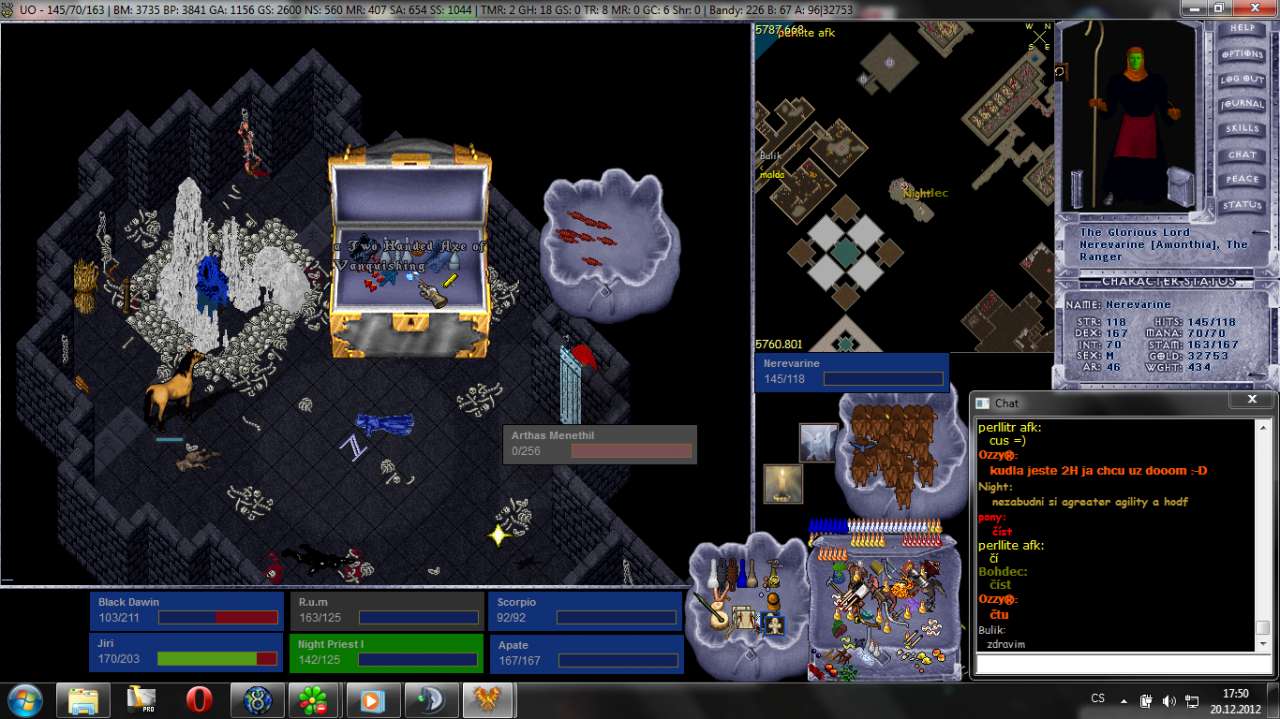Activate the candle buff icon
1280x719 pixels.
pos(783,484)
